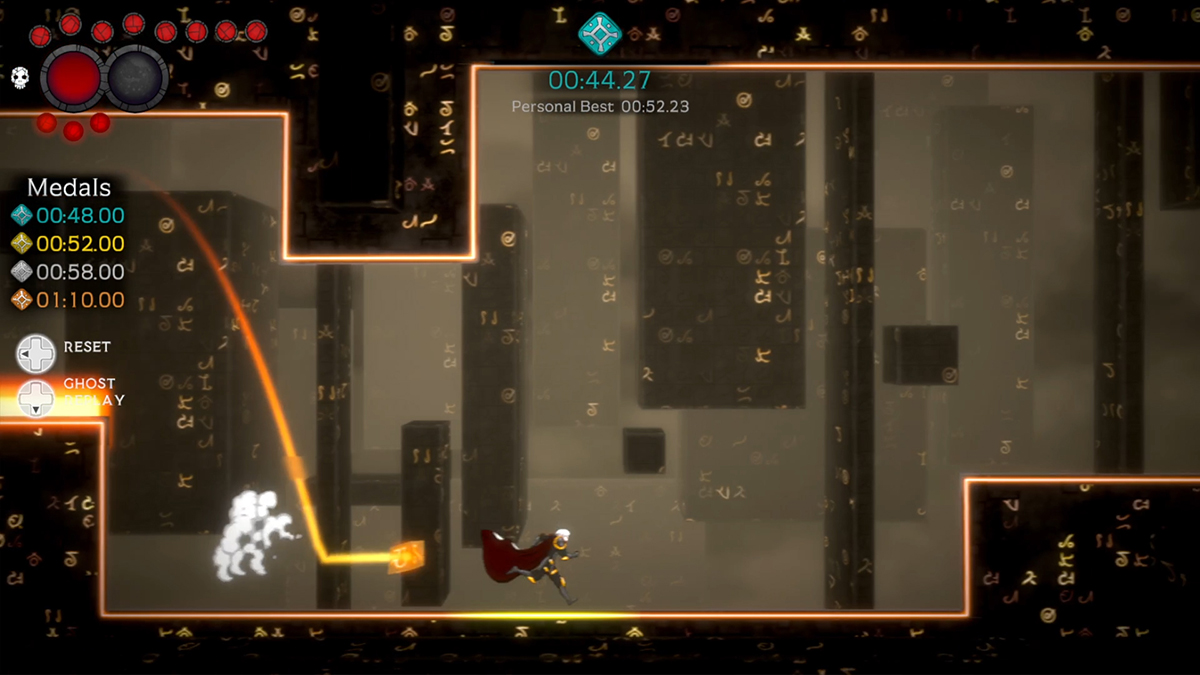Screen dimensions: 1200x675
Task: Select the dark grey skull orb icon
Action: coord(137,78)
